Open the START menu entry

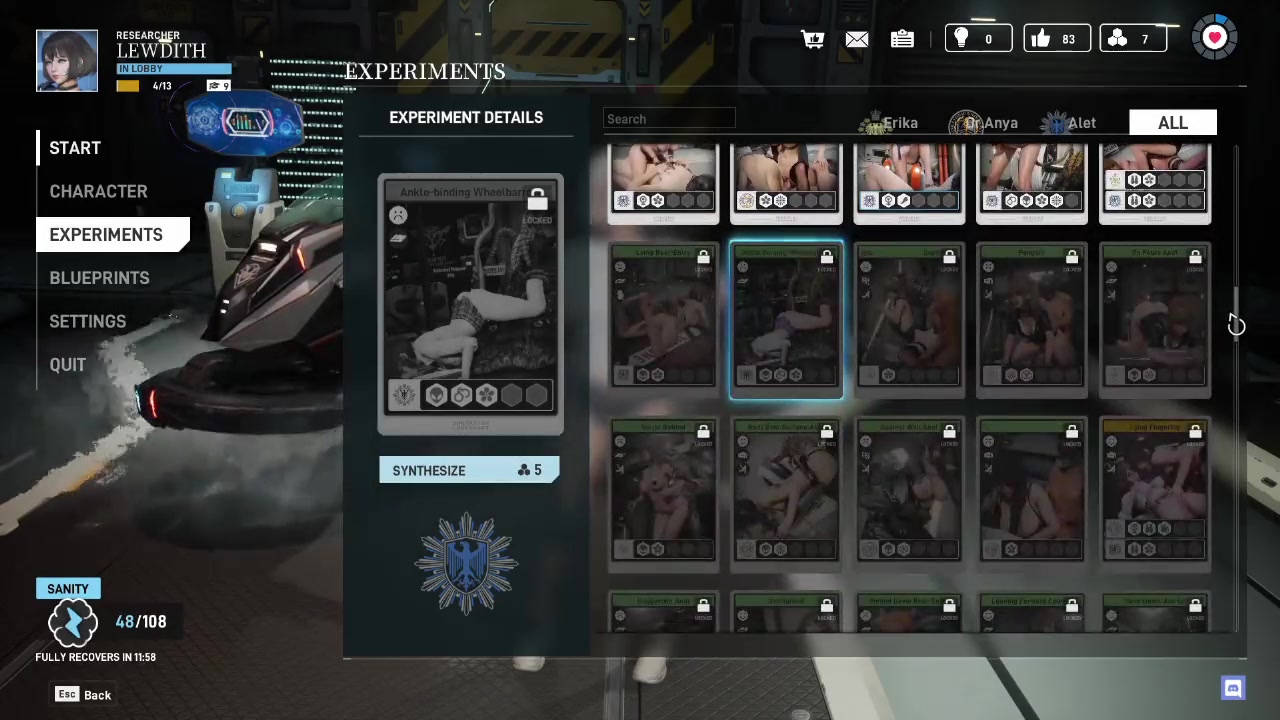pos(75,148)
